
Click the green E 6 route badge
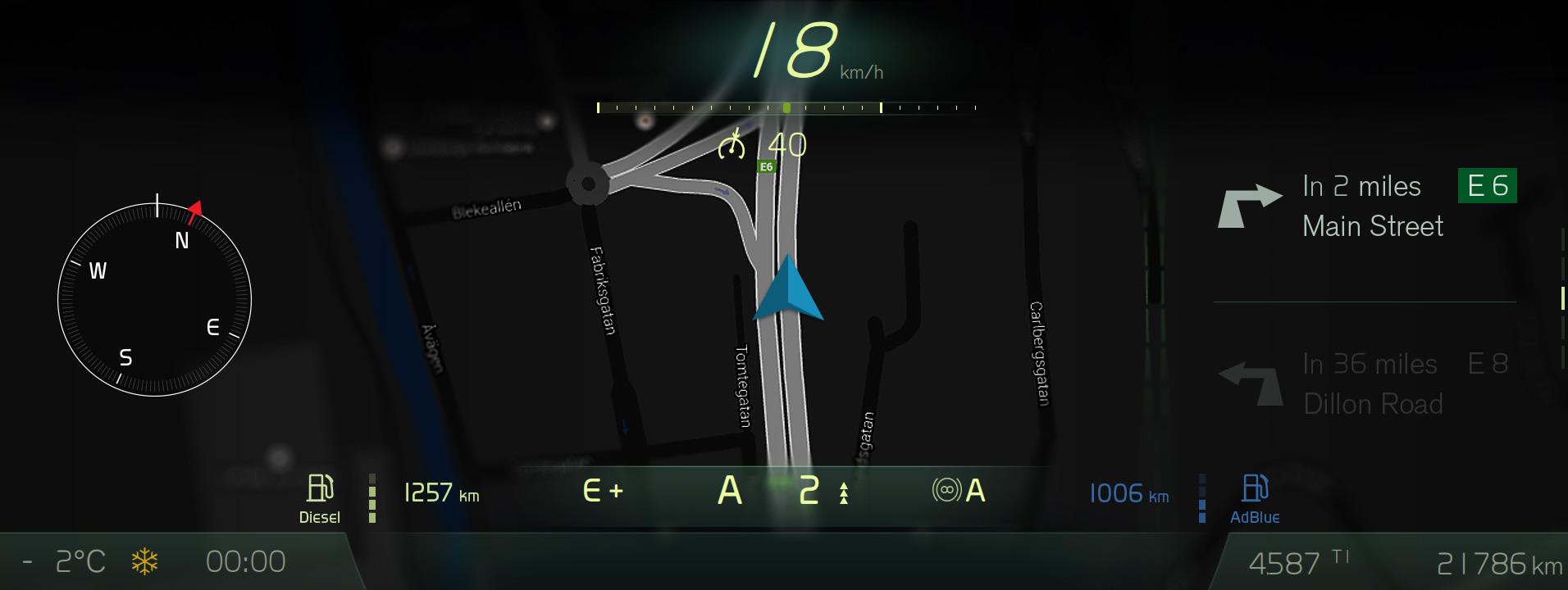[1487, 186]
